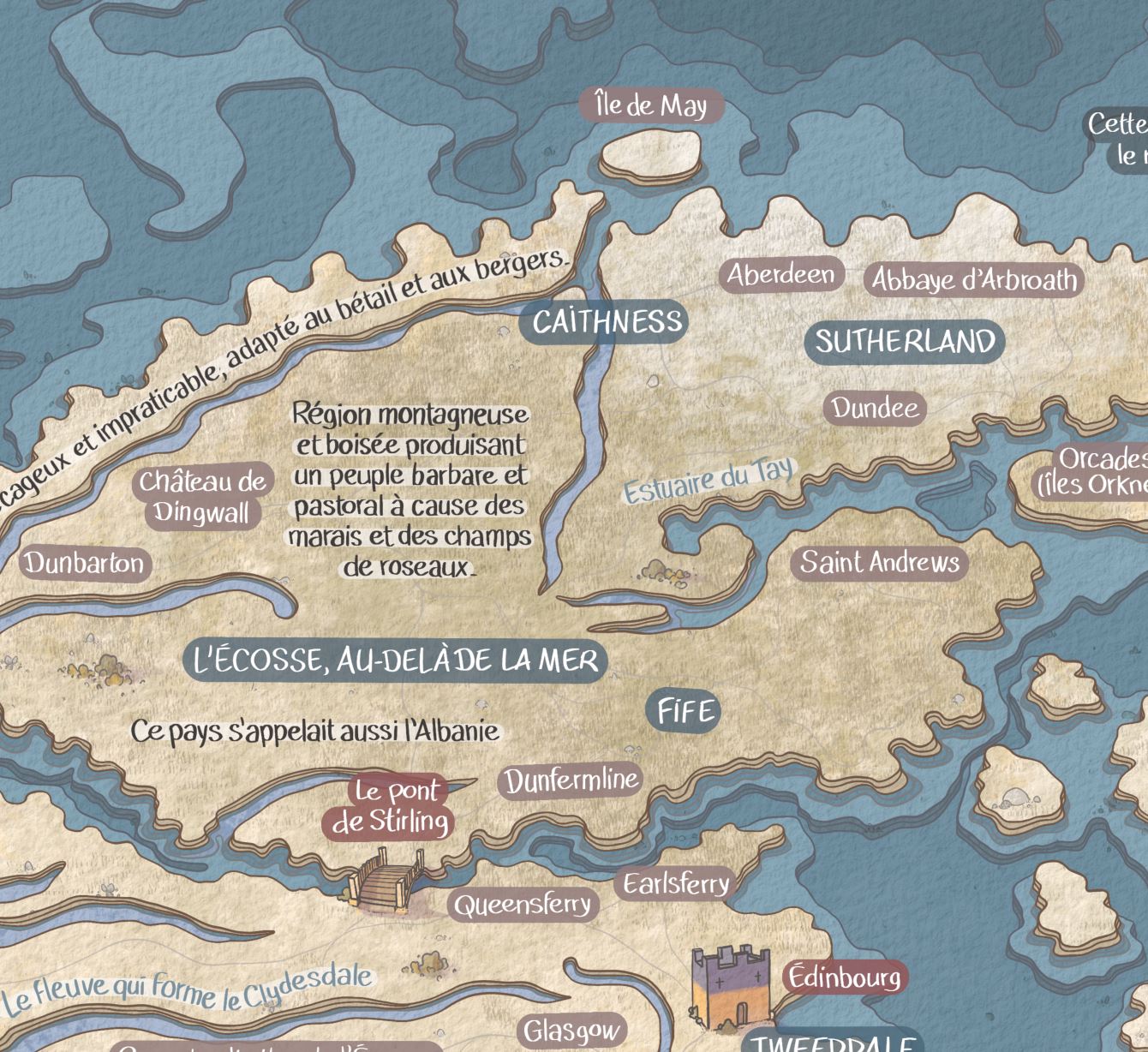Click the Aberdeen location label

click(x=780, y=275)
